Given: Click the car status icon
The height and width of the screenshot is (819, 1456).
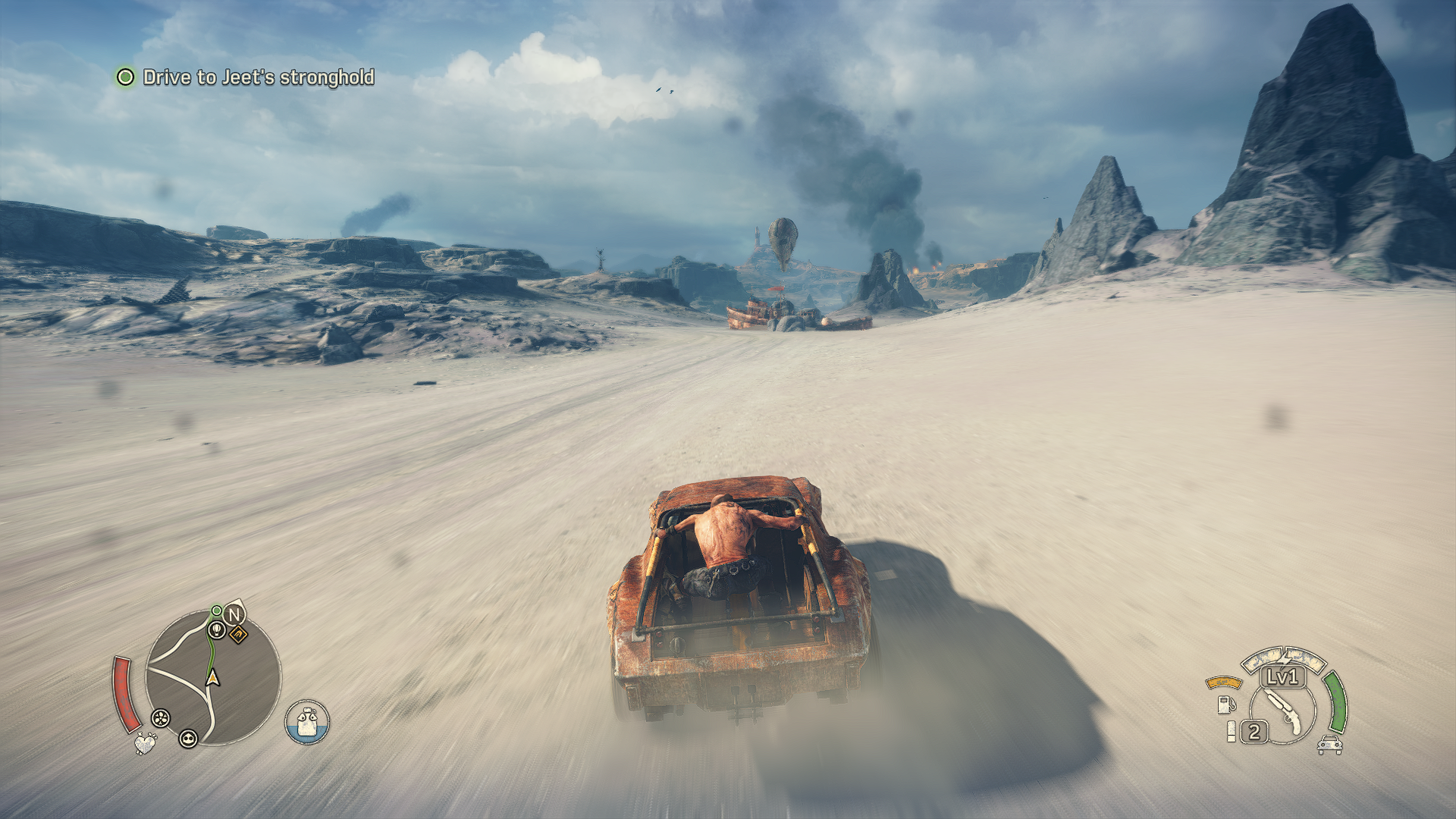Looking at the screenshot, I should [1329, 745].
